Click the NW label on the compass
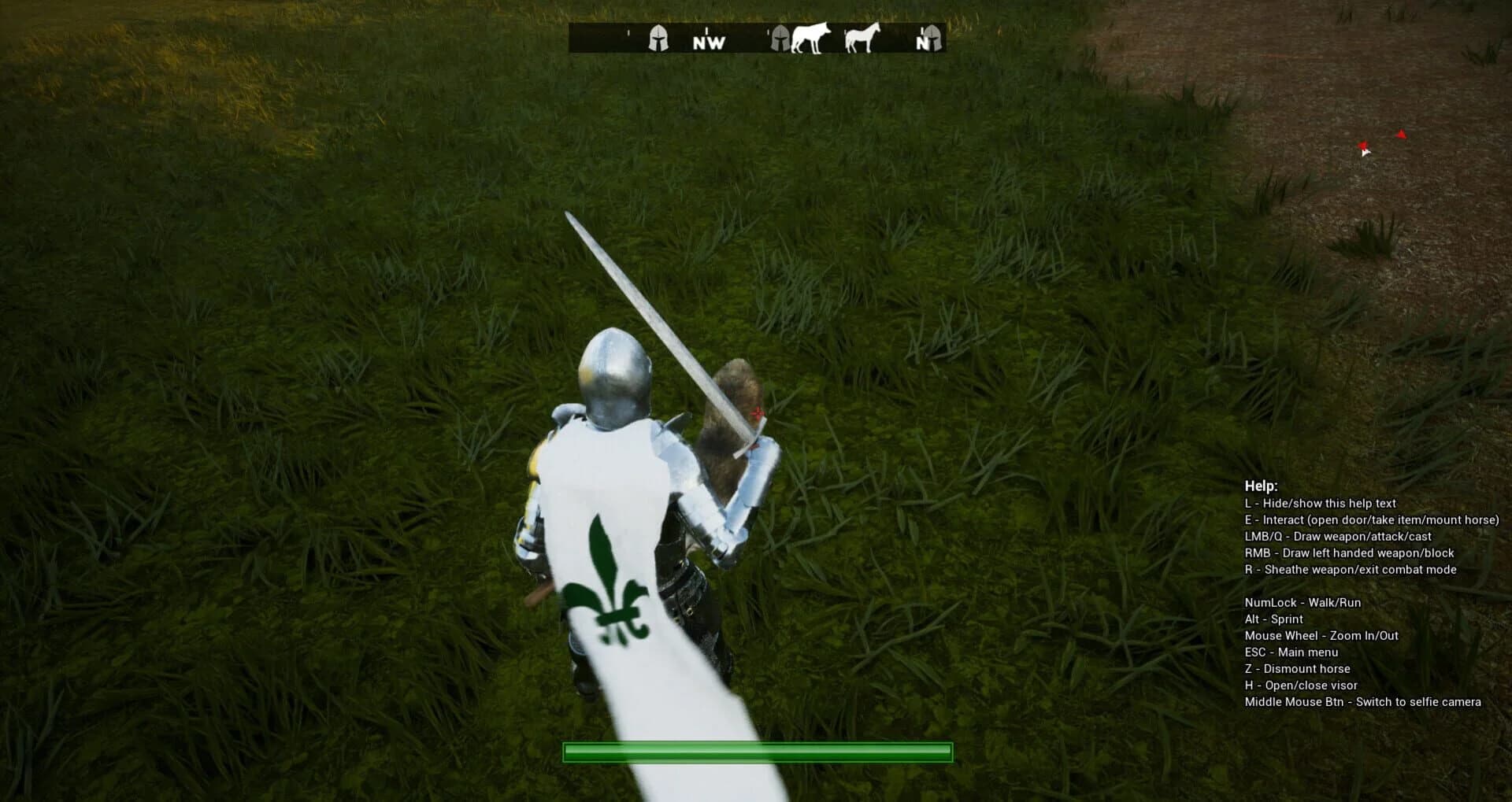This screenshot has width=1512, height=802. [706, 44]
